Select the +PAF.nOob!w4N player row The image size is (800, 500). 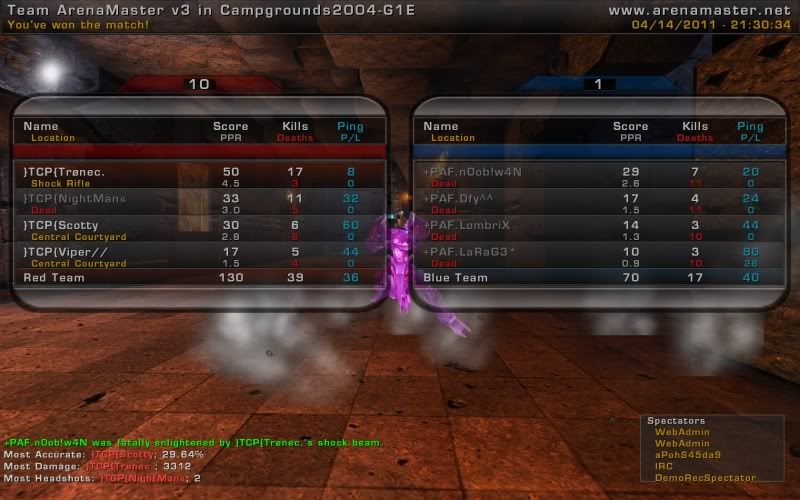pyautogui.click(x=598, y=176)
